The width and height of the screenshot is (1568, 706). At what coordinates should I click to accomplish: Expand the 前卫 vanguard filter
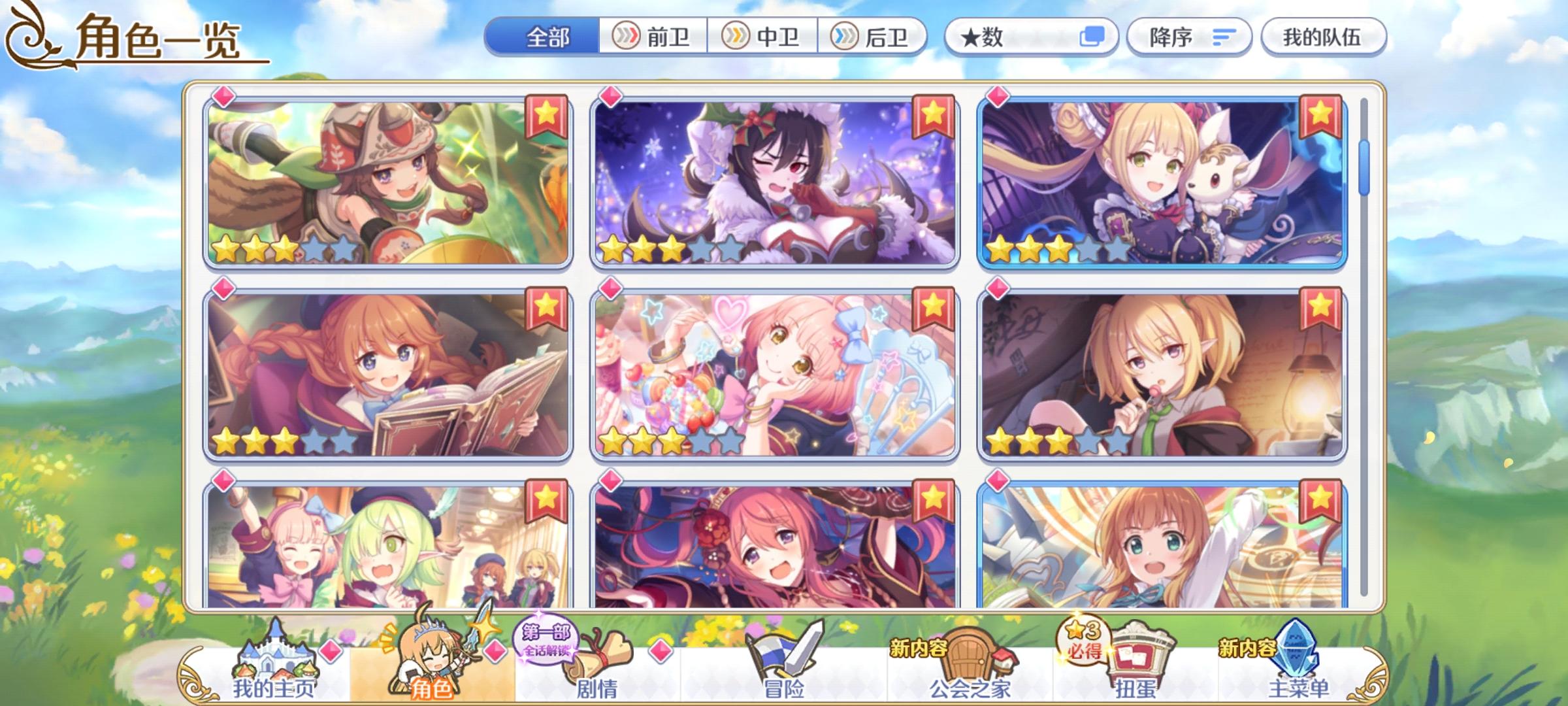click(x=653, y=37)
